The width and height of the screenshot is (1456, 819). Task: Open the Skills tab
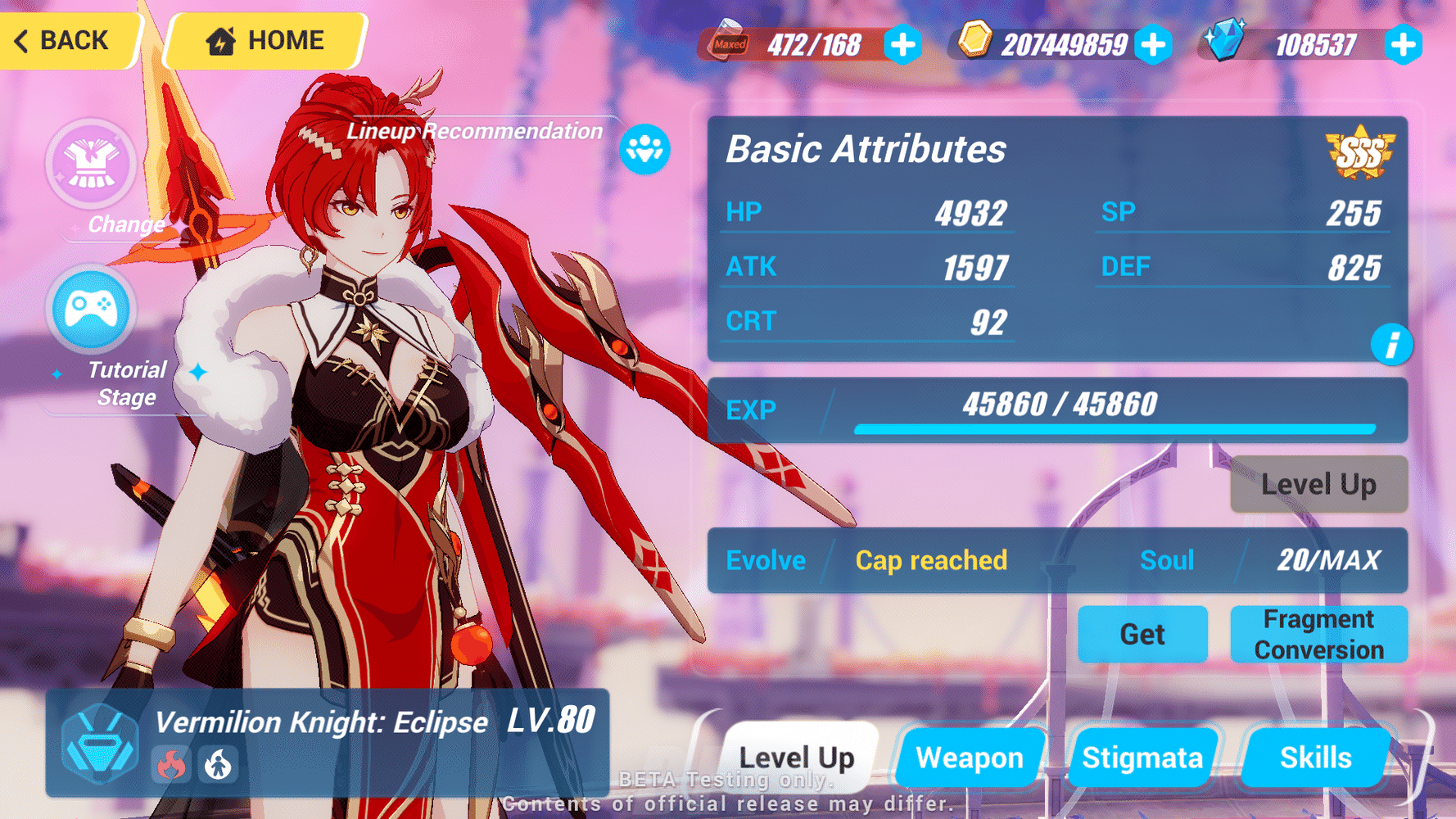(x=1314, y=758)
